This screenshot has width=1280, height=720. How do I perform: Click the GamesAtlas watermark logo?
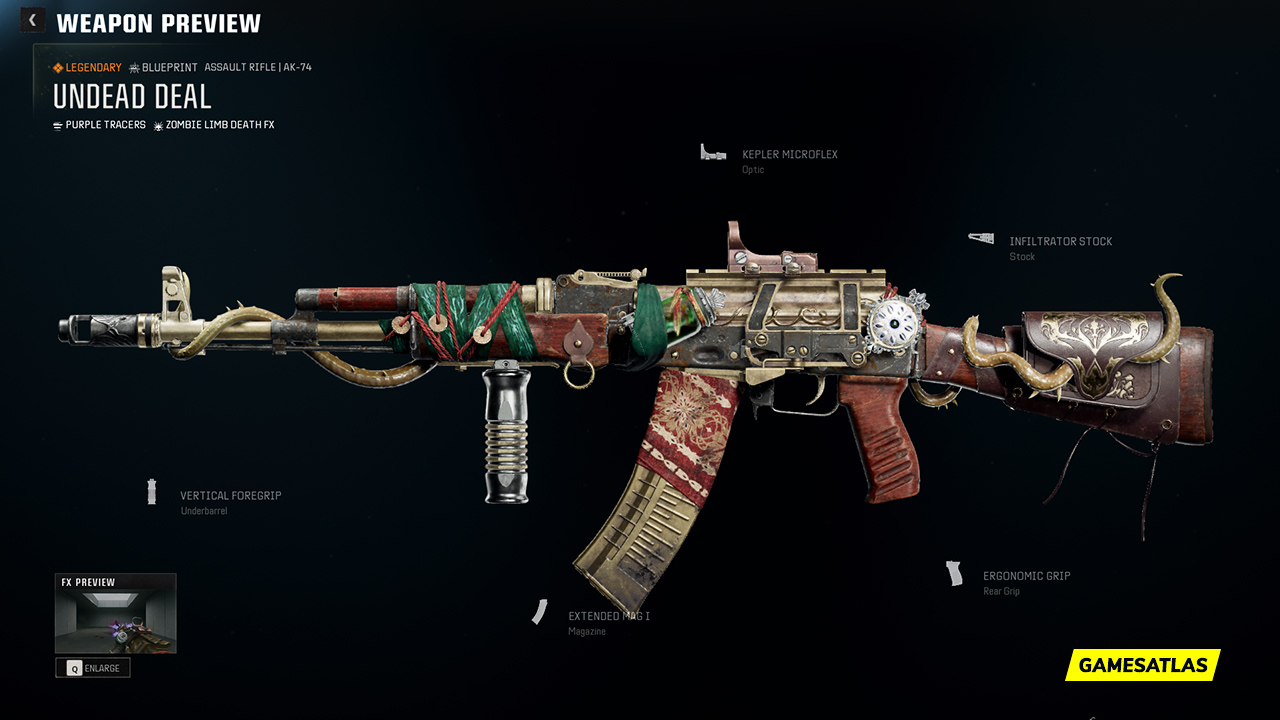pyautogui.click(x=1142, y=665)
